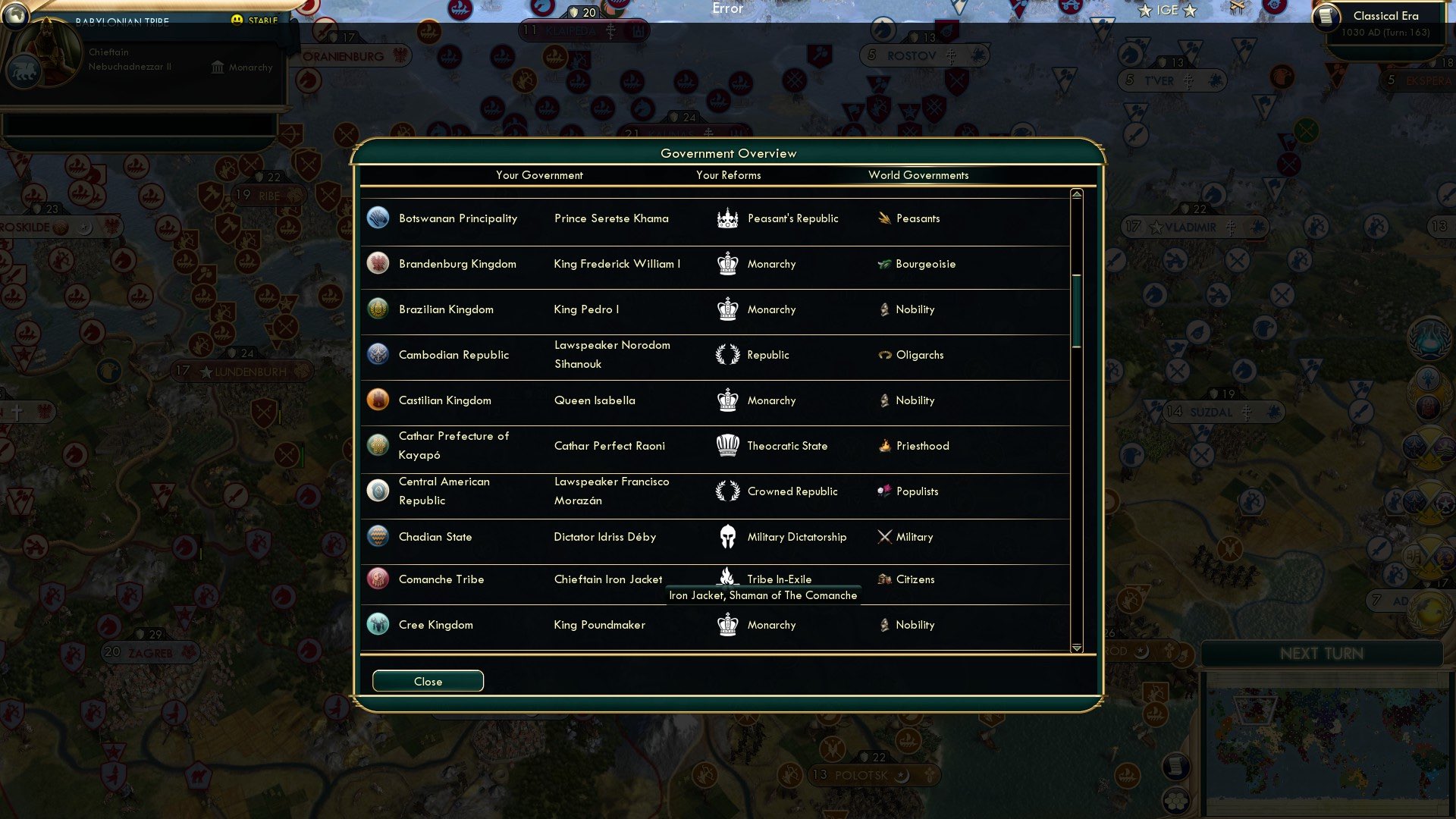This screenshot has height=819, width=1456.
Task: Switch to the Your Reforms tab
Action: [729, 174]
